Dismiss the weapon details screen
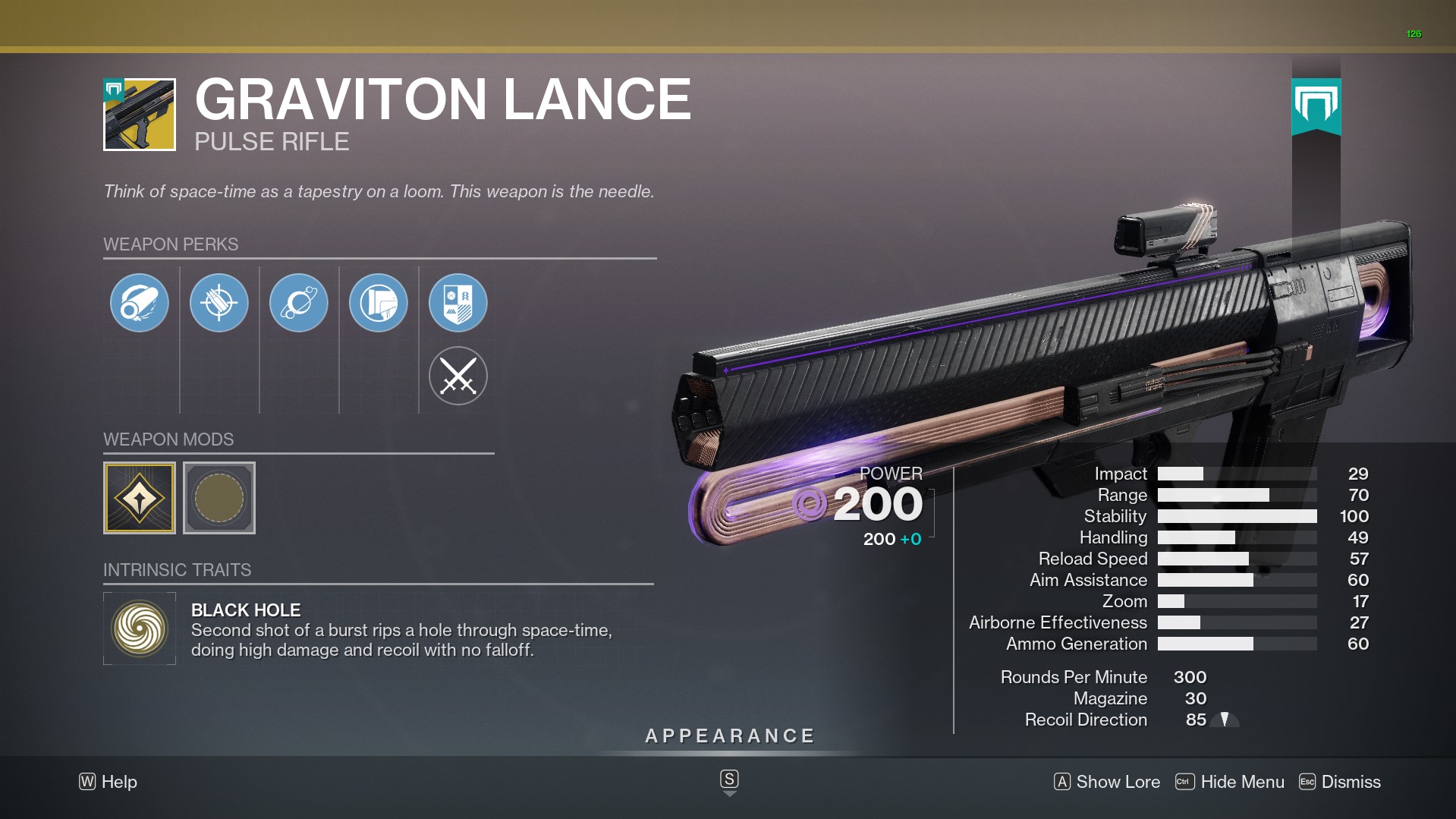The width and height of the screenshot is (1456, 819). (x=1340, y=782)
